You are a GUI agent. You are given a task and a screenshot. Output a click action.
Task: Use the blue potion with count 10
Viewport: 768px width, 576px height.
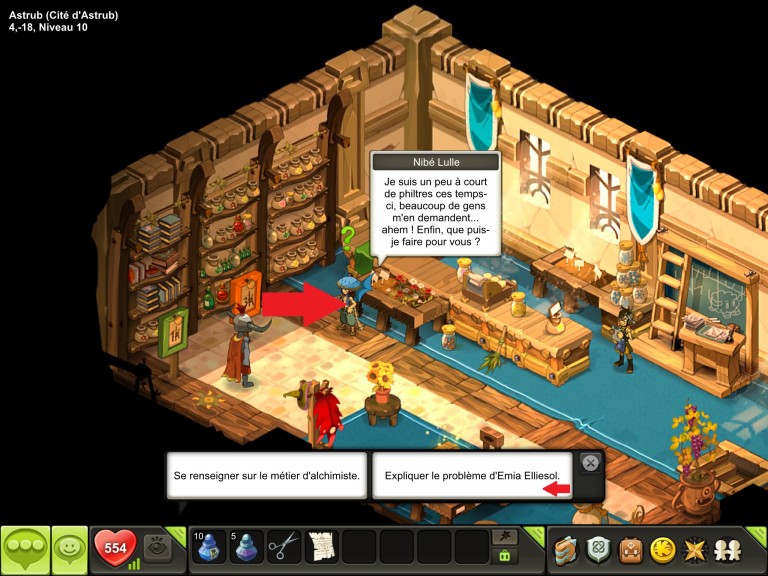[x=209, y=547]
